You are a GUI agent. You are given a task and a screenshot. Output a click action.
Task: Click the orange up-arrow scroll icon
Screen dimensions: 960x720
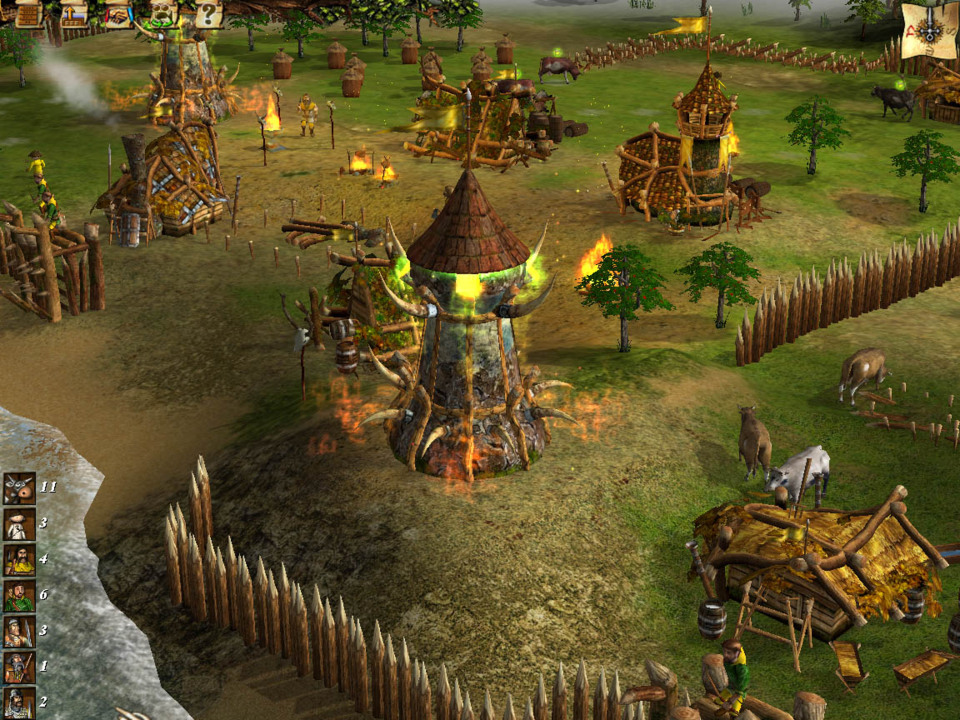click(x=74, y=14)
